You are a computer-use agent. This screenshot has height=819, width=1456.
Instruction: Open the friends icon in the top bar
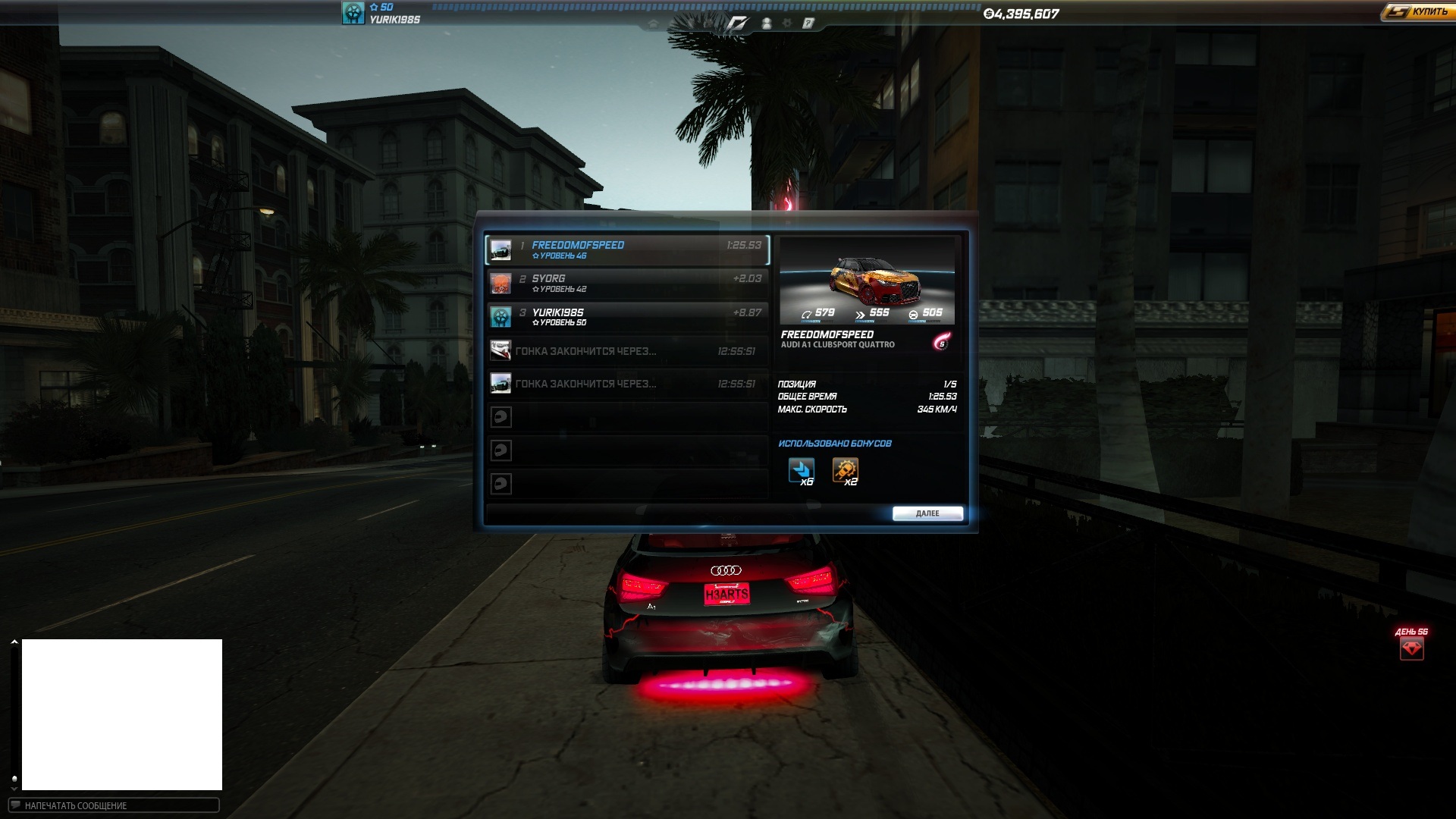click(767, 24)
